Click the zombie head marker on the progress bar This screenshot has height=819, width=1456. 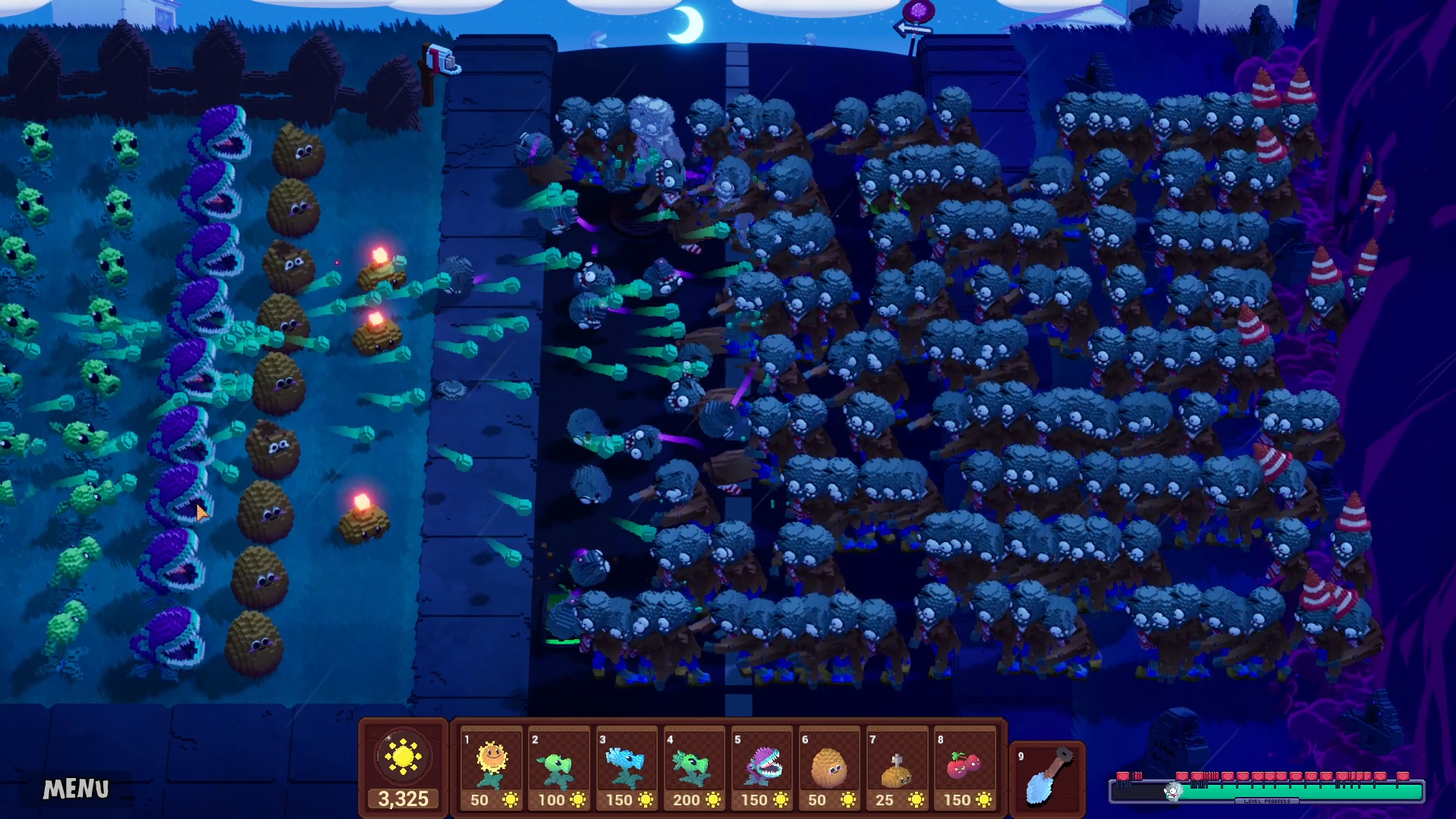[x=1173, y=790]
